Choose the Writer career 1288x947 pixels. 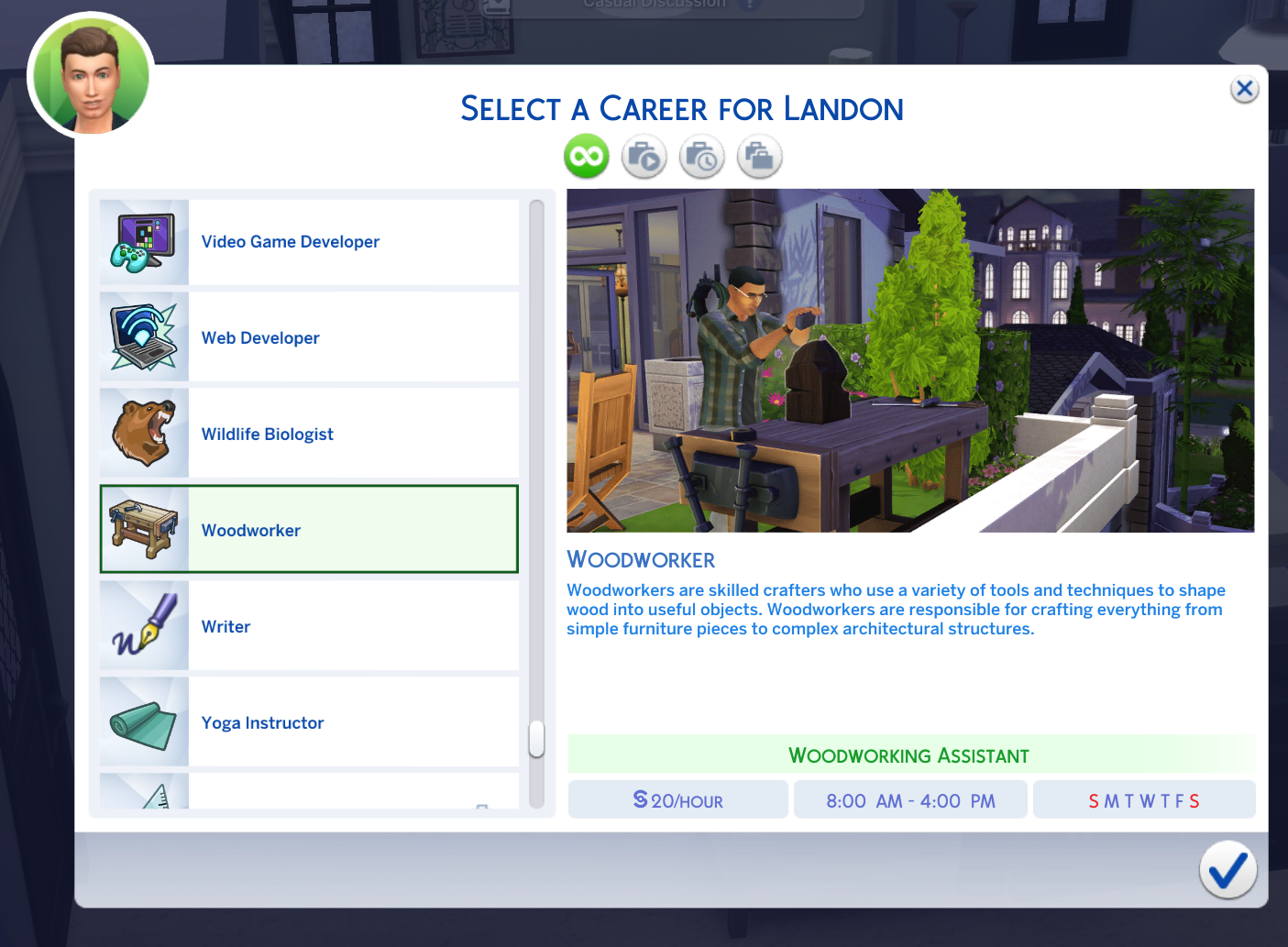(x=309, y=626)
